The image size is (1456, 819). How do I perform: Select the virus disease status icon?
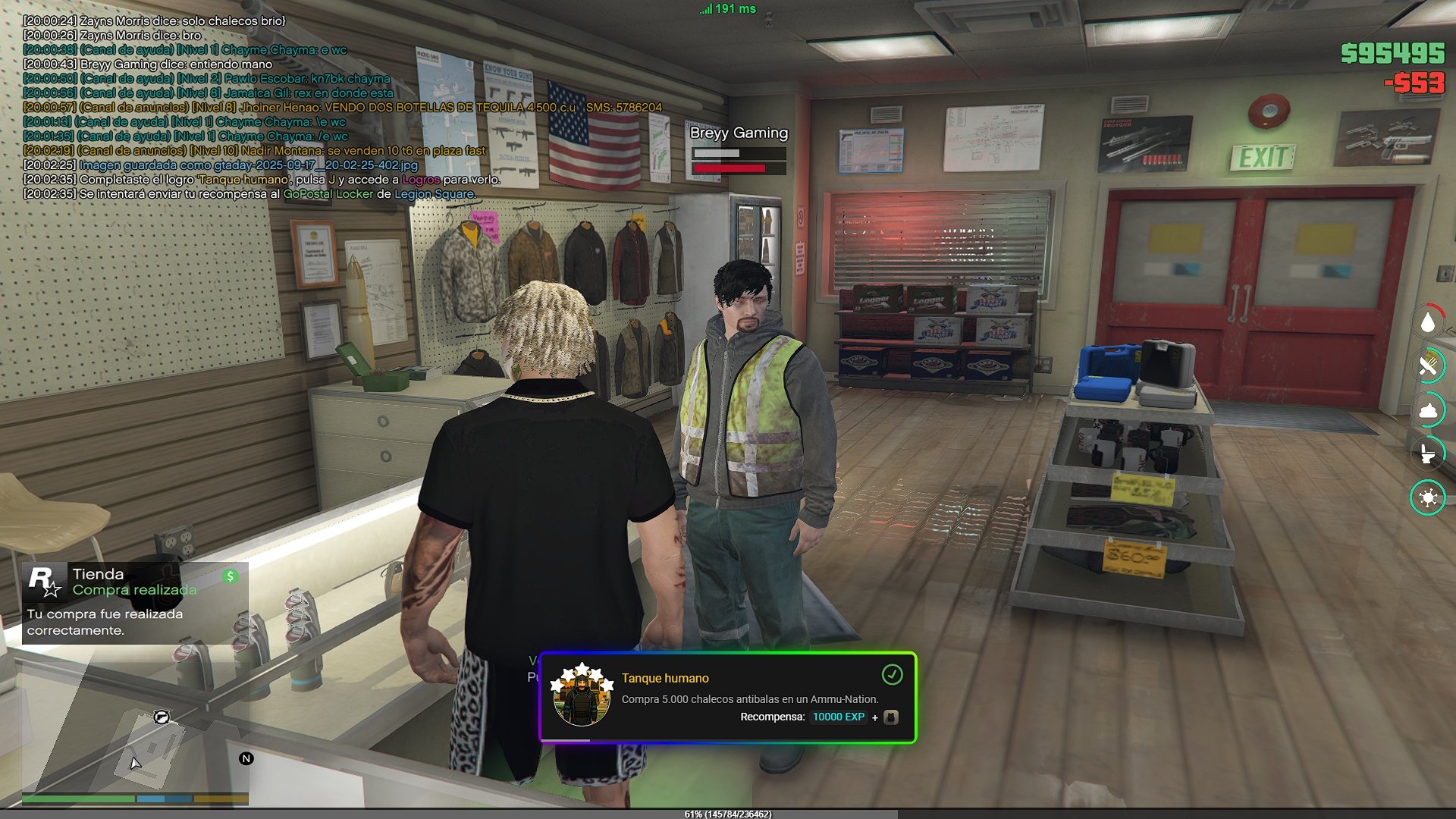pyautogui.click(x=1428, y=497)
